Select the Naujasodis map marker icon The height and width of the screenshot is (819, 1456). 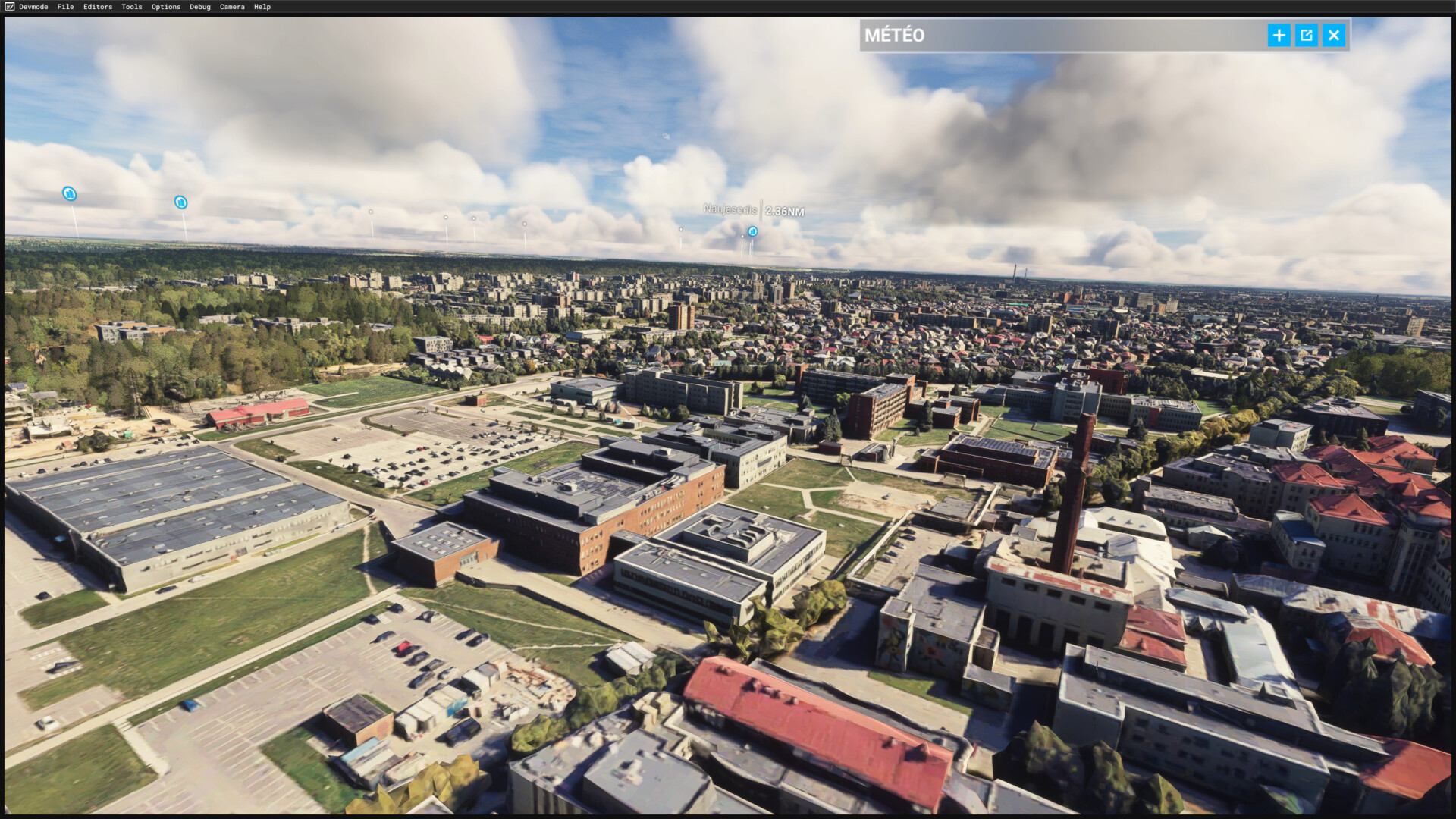pos(752,231)
